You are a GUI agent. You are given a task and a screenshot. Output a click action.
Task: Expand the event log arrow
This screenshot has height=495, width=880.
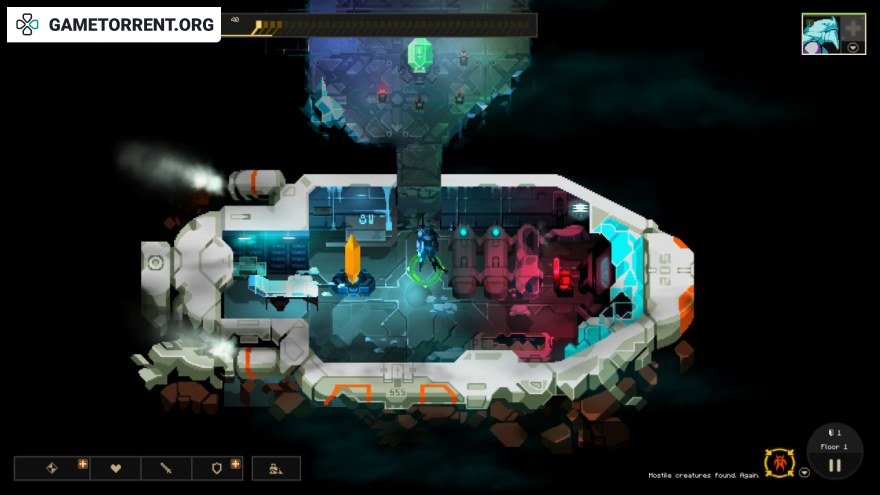click(804, 472)
